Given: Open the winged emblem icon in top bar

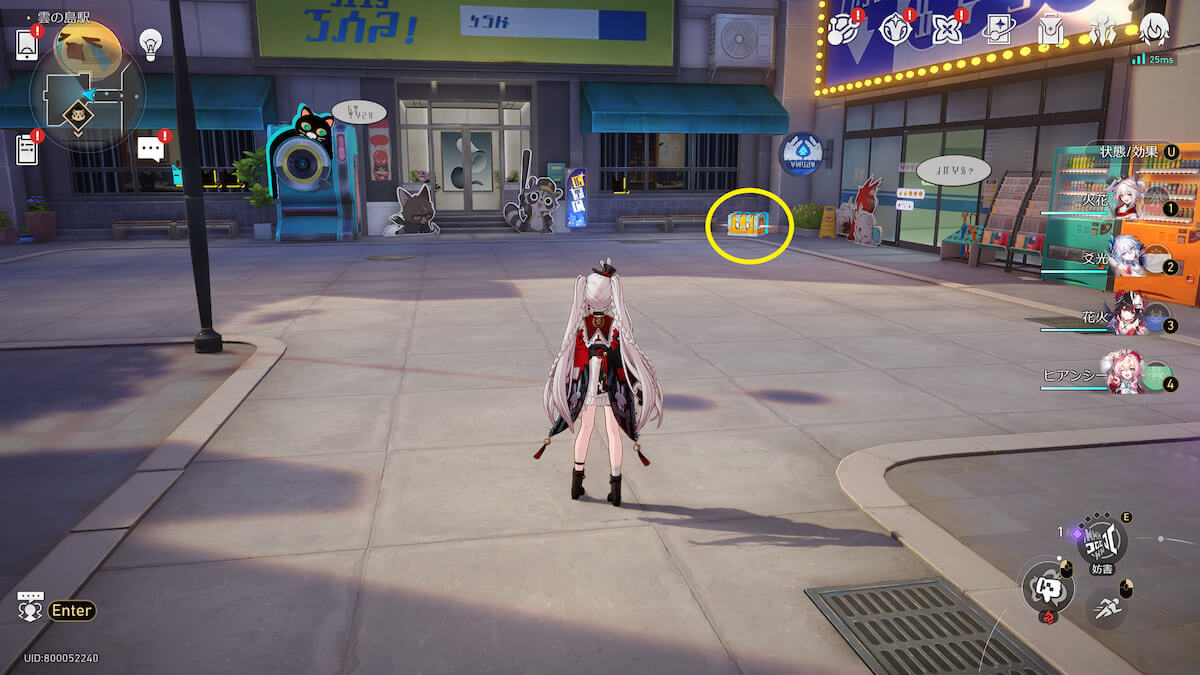Looking at the screenshot, I should pos(1102,31).
